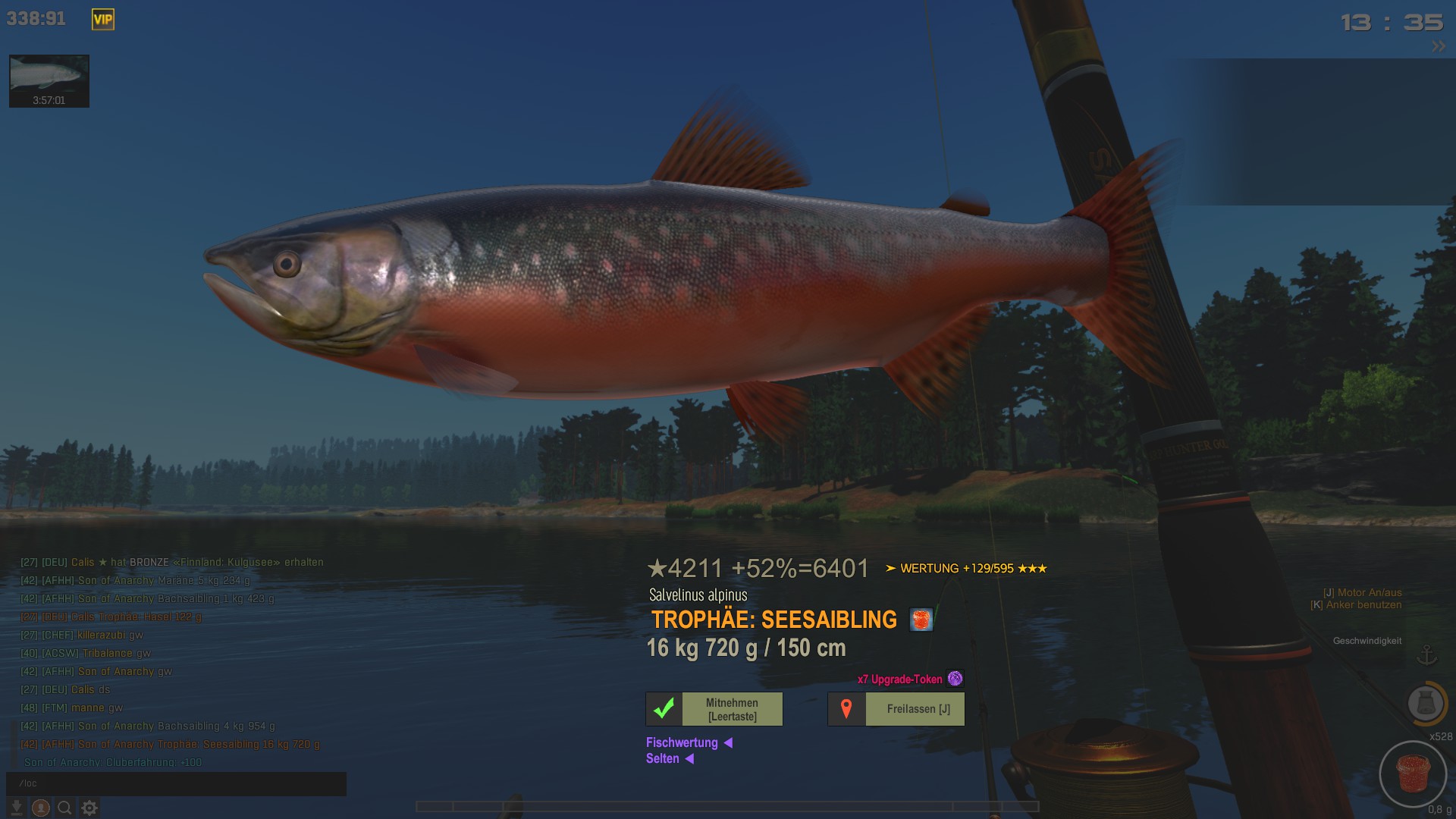The width and height of the screenshot is (1456, 819).
Task: Open the chat search magnifier
Action: (x=65, y=808)
